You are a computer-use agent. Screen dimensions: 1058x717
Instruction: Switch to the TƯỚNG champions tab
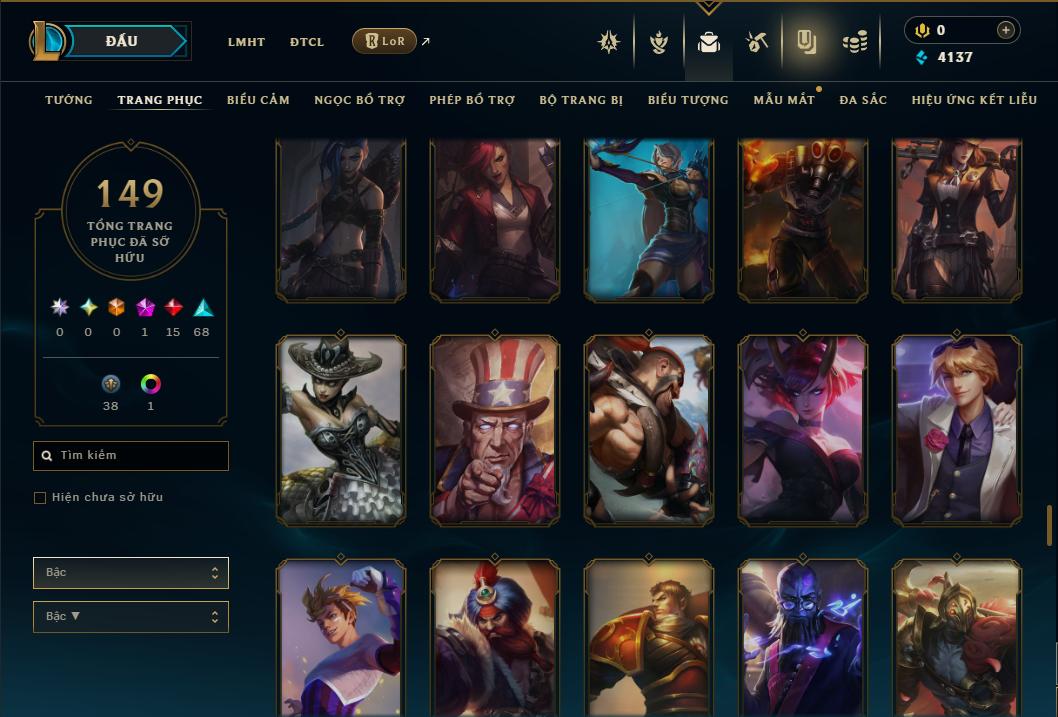point(69,100)
